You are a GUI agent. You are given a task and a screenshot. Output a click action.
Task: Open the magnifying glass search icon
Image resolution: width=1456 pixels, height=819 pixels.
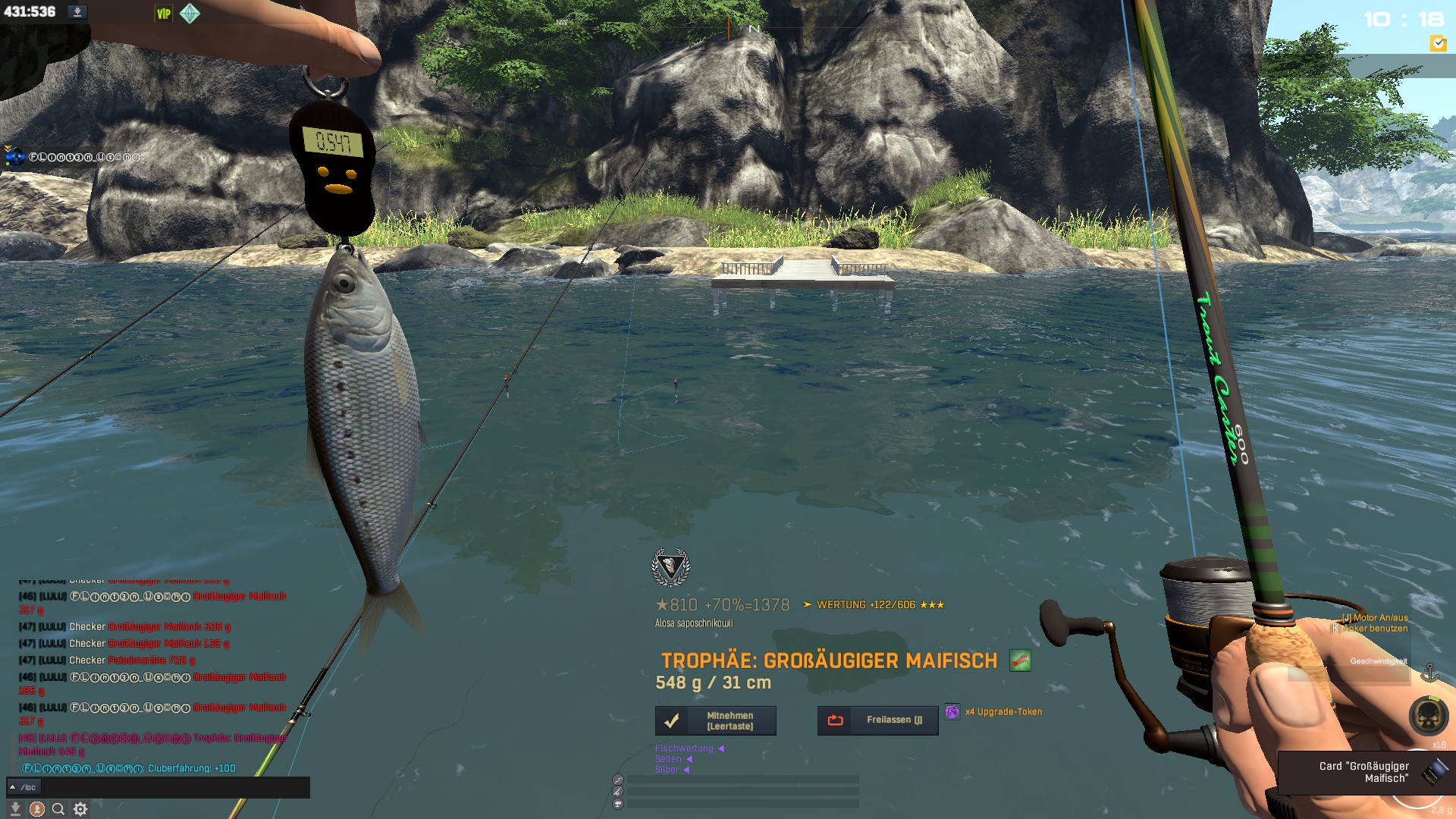[58, 809]
